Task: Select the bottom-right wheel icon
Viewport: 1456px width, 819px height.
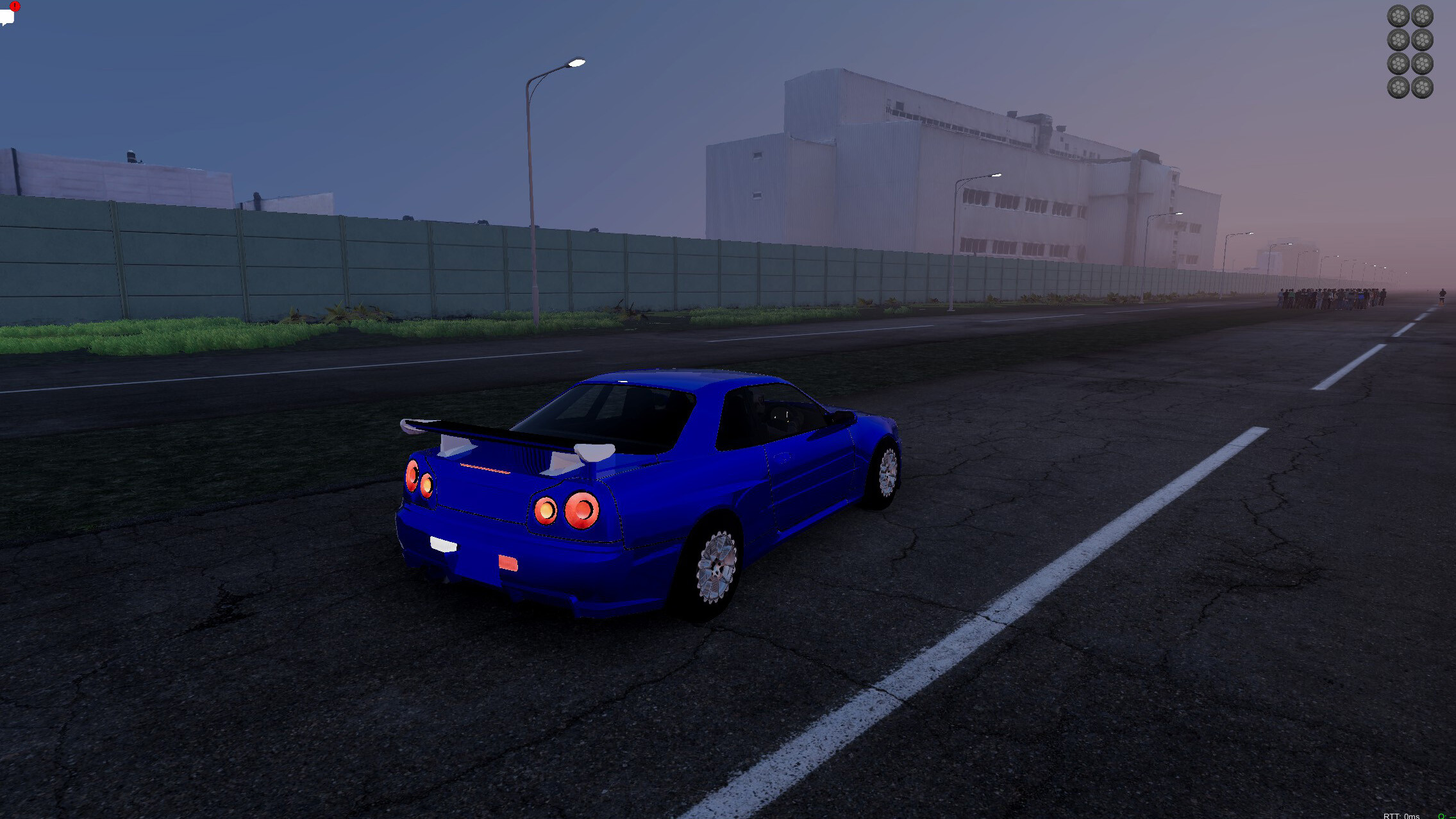Action: [x=1423, y=87]
